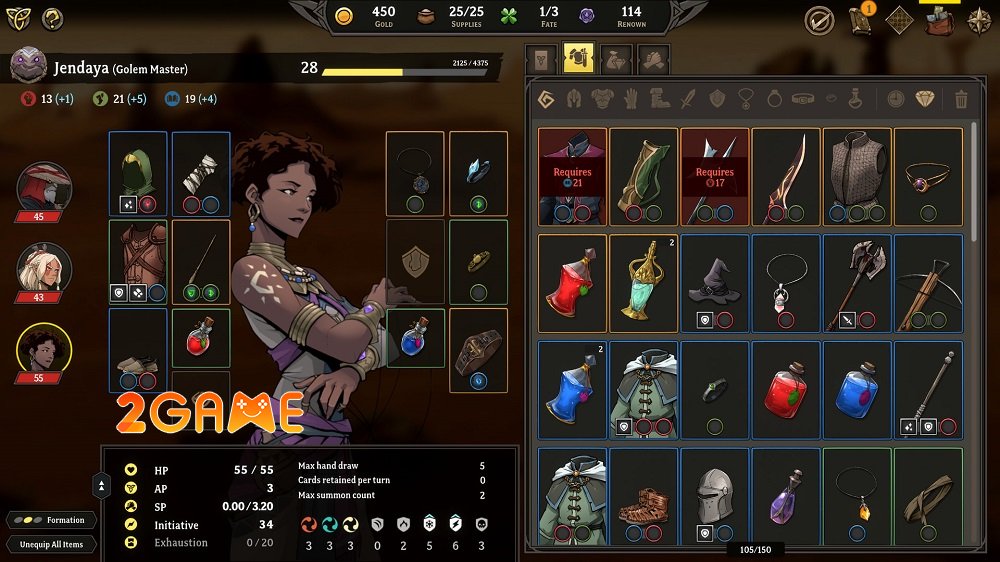Pick the crossbow in inventory
Screen dimensions: 1000x562
coord(928,282)
